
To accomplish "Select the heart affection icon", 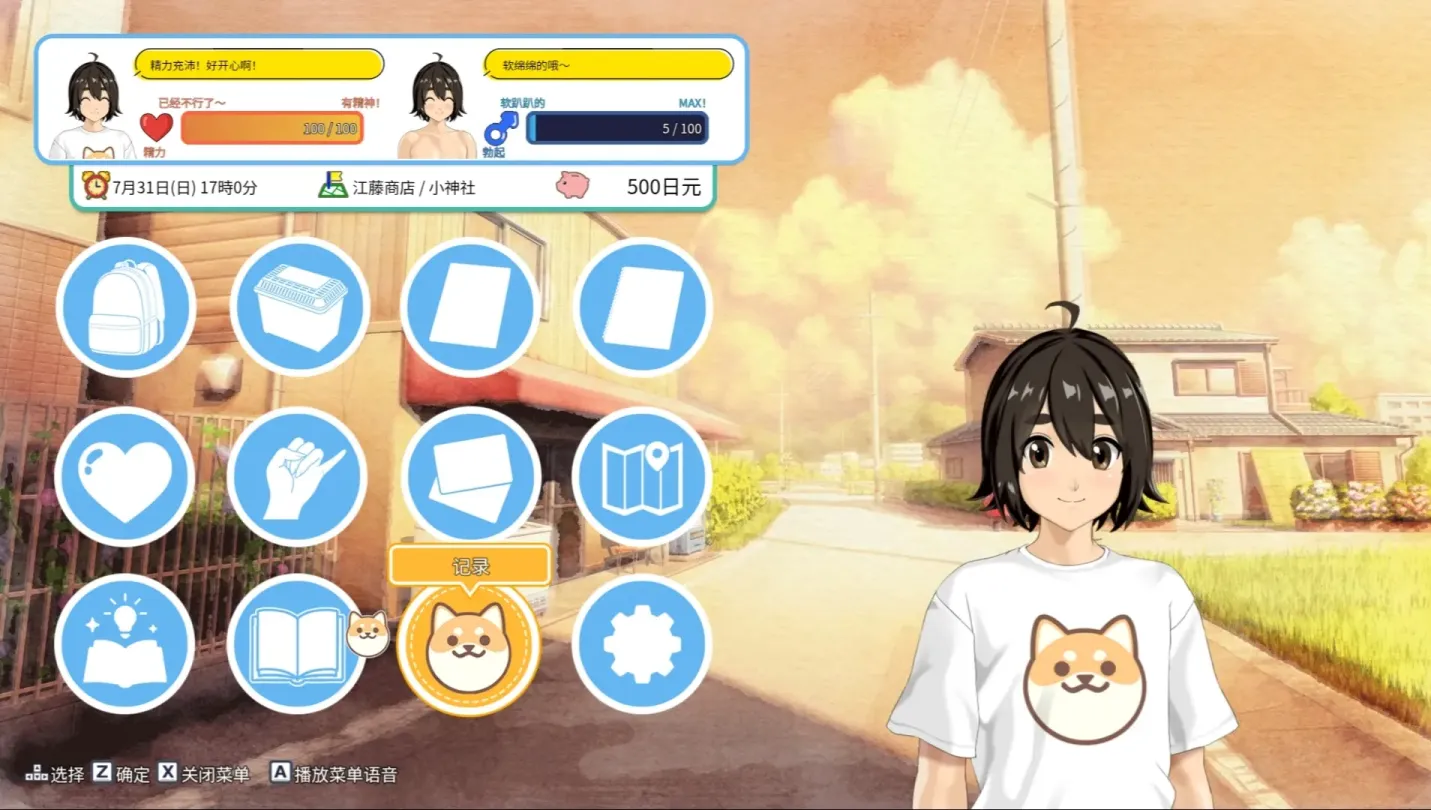I will coord(126,477).
